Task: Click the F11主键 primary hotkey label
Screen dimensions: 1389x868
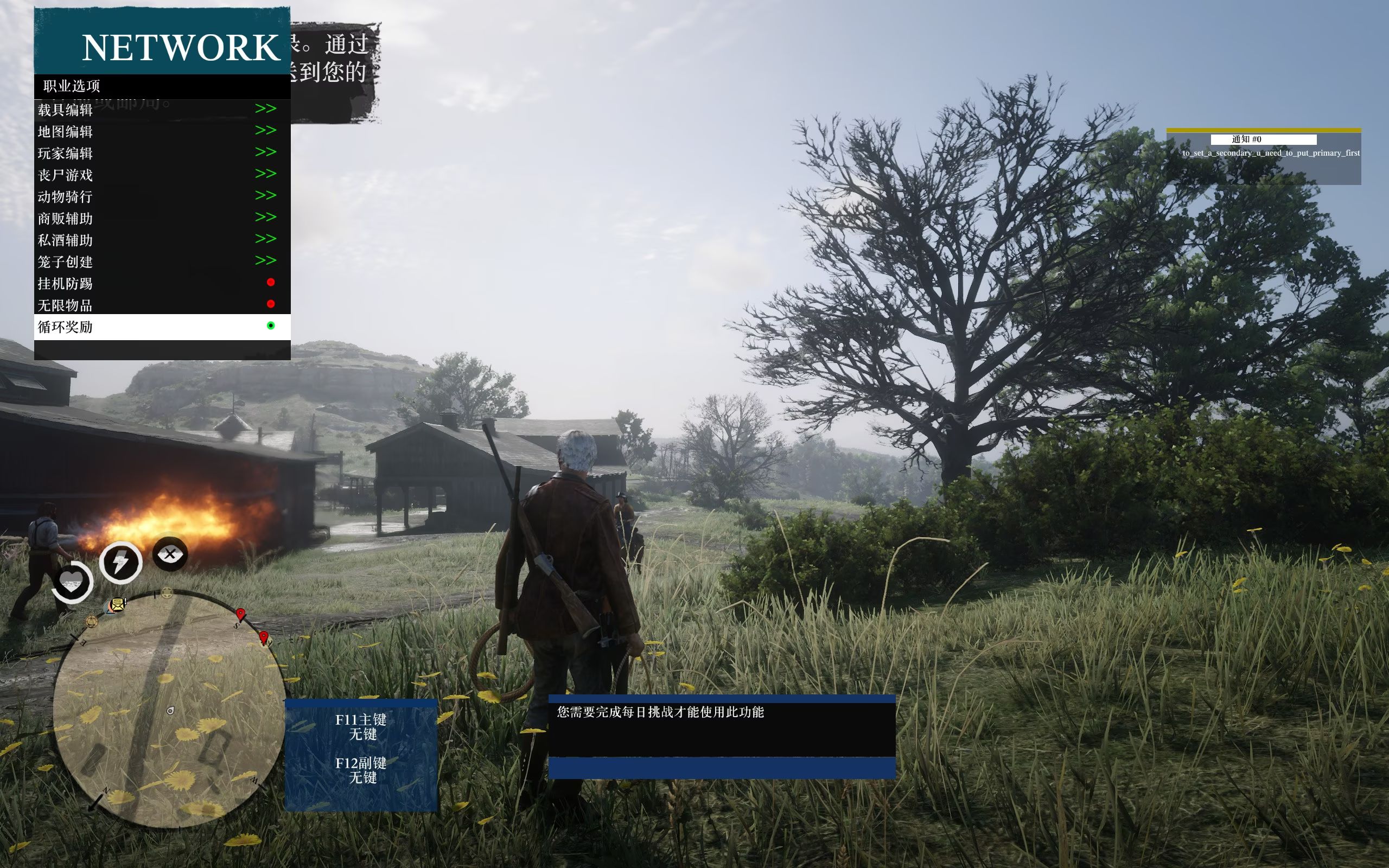Action: (360, 720)
